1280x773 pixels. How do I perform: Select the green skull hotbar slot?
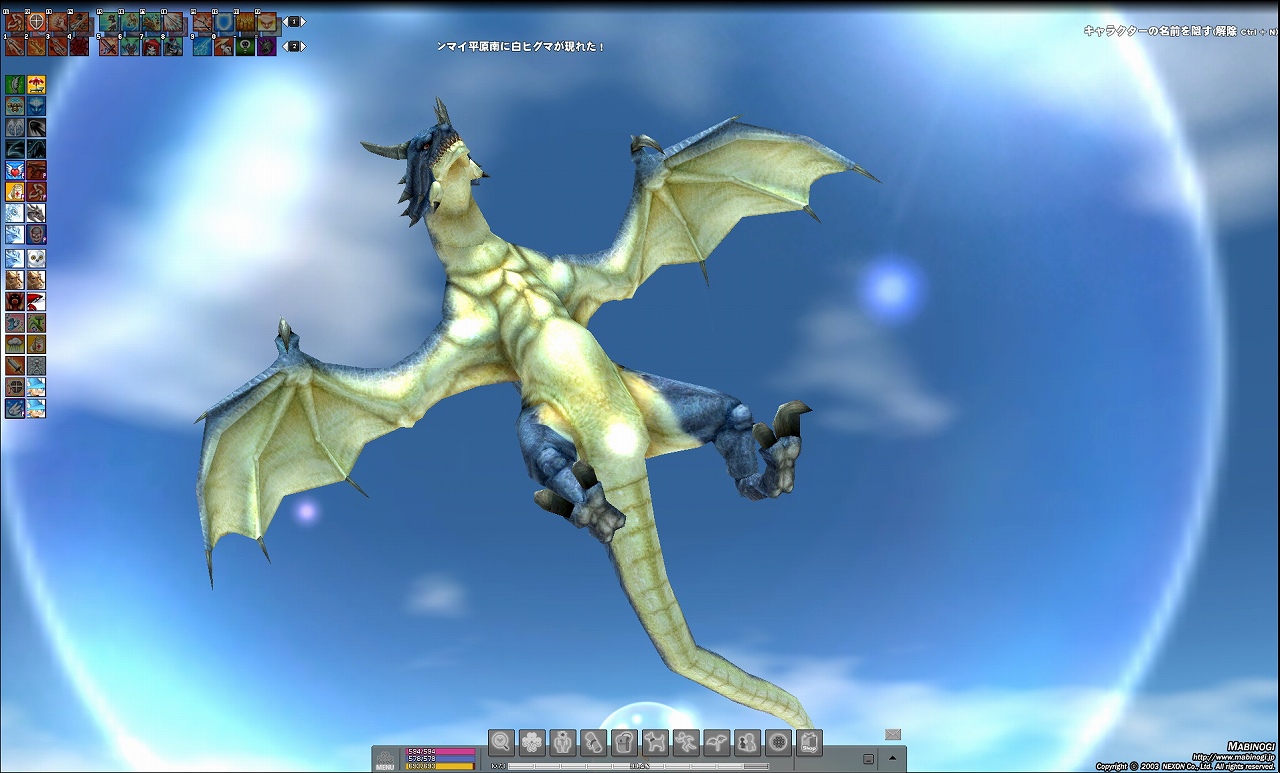[245, 46]
